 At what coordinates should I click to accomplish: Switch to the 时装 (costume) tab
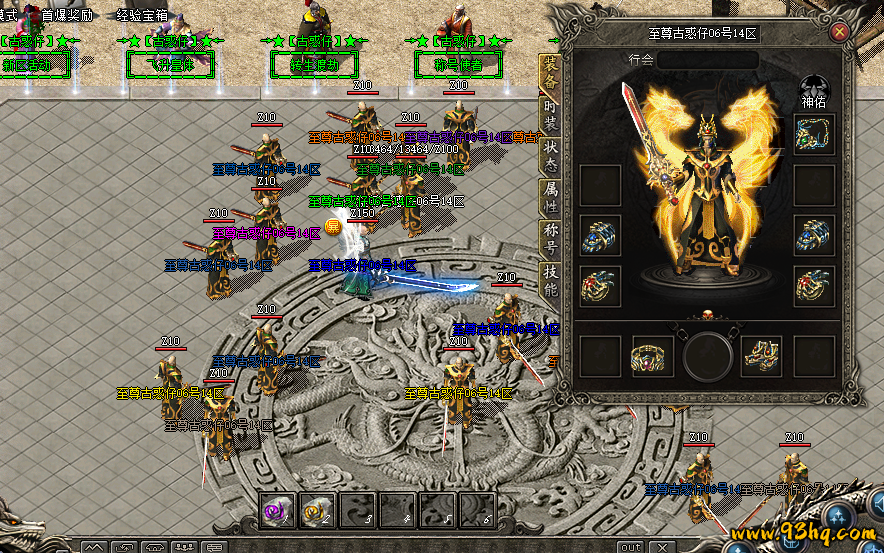549,116
